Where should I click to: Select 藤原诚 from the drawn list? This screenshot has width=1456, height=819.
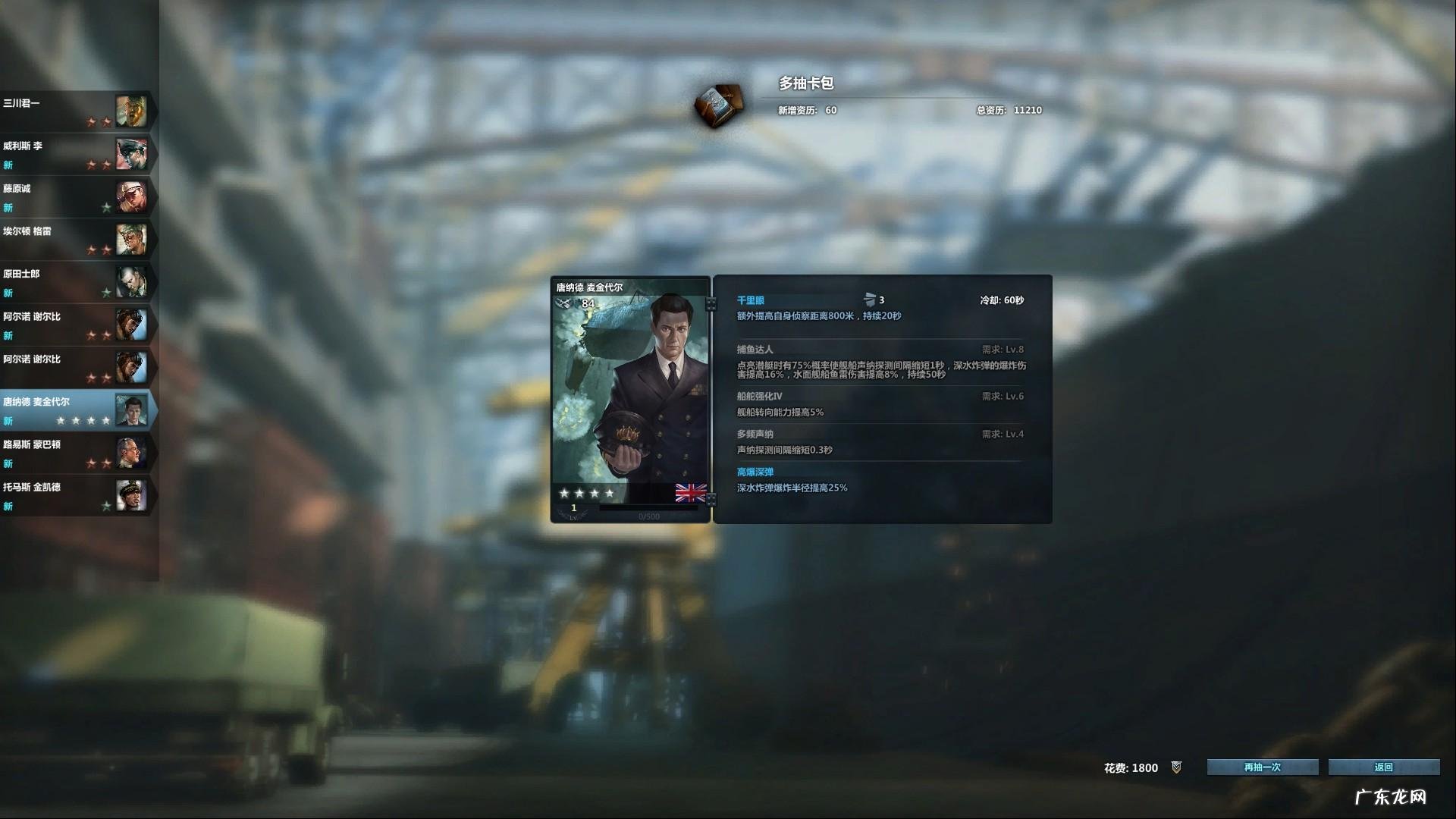click(76, 197)
